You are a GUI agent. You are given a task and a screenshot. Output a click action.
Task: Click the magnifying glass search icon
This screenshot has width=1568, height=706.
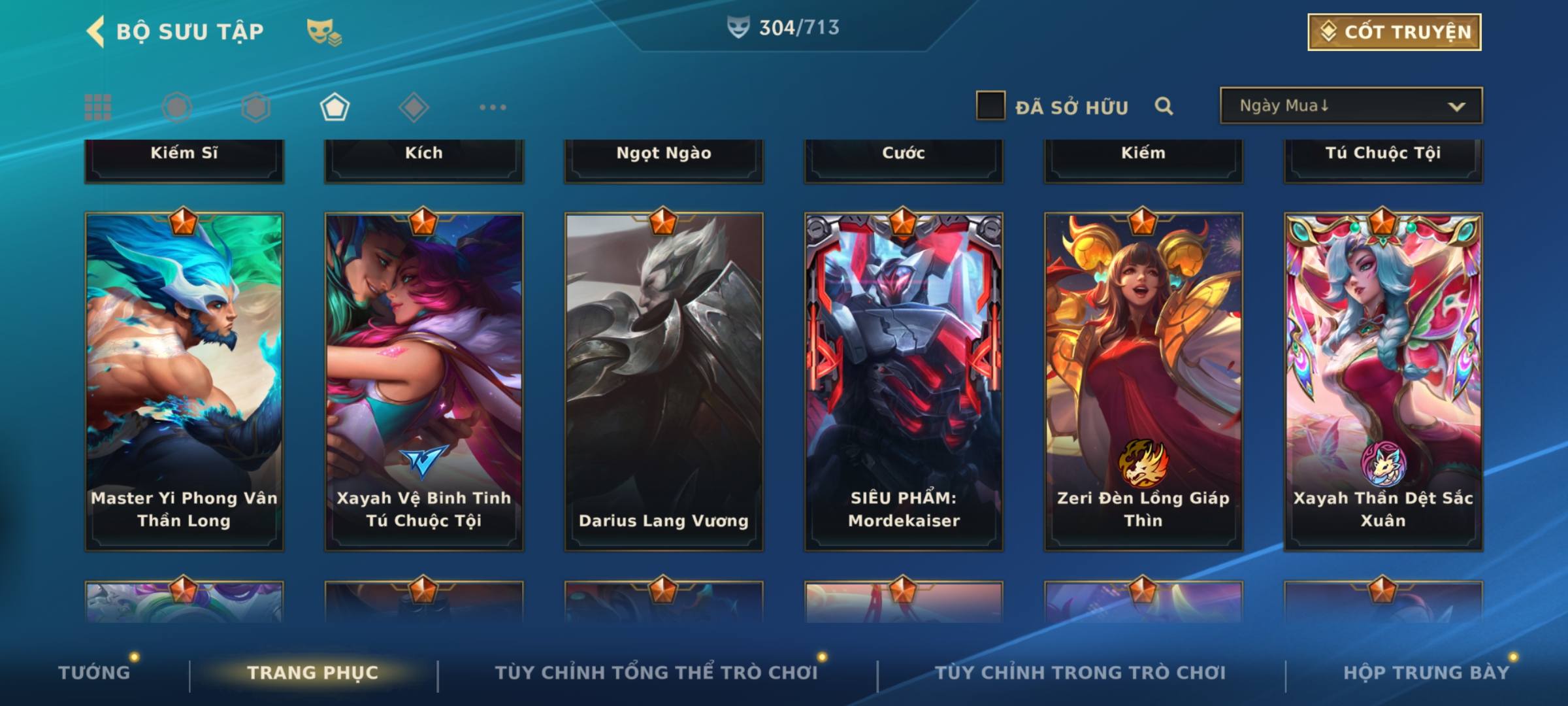point(1164,106)
